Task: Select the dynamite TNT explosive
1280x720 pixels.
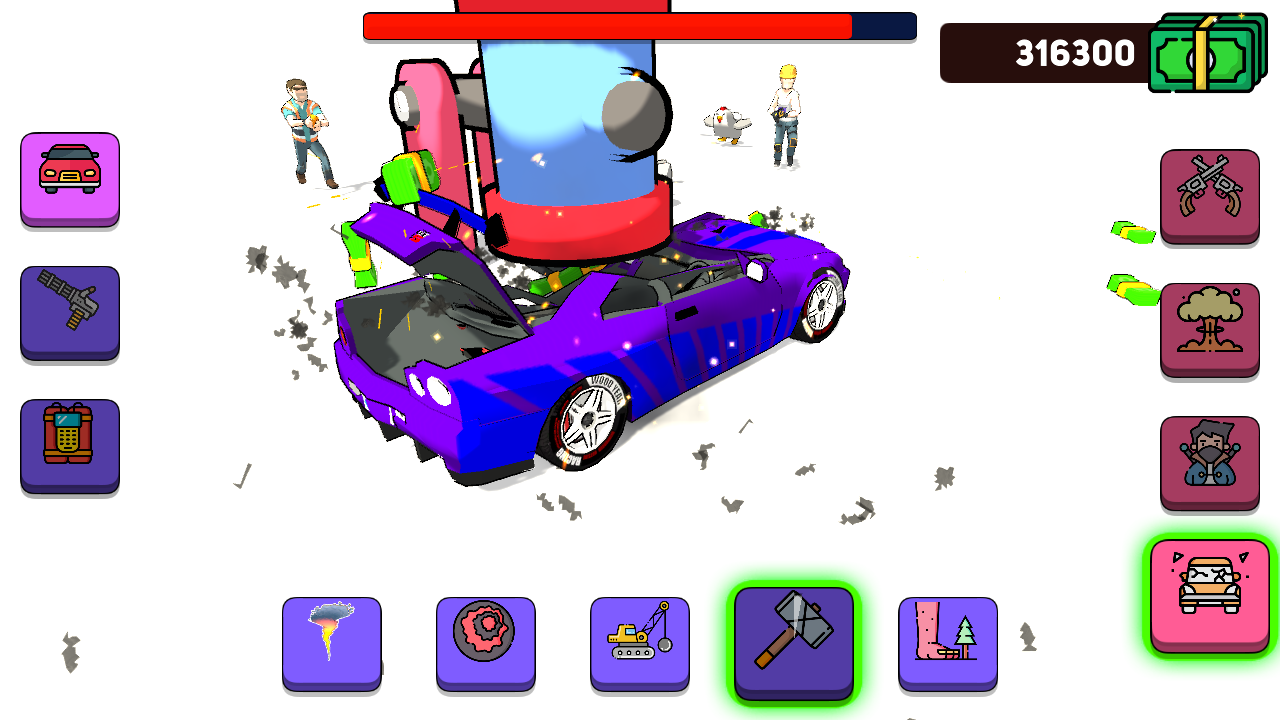Action: coord(70,446)
